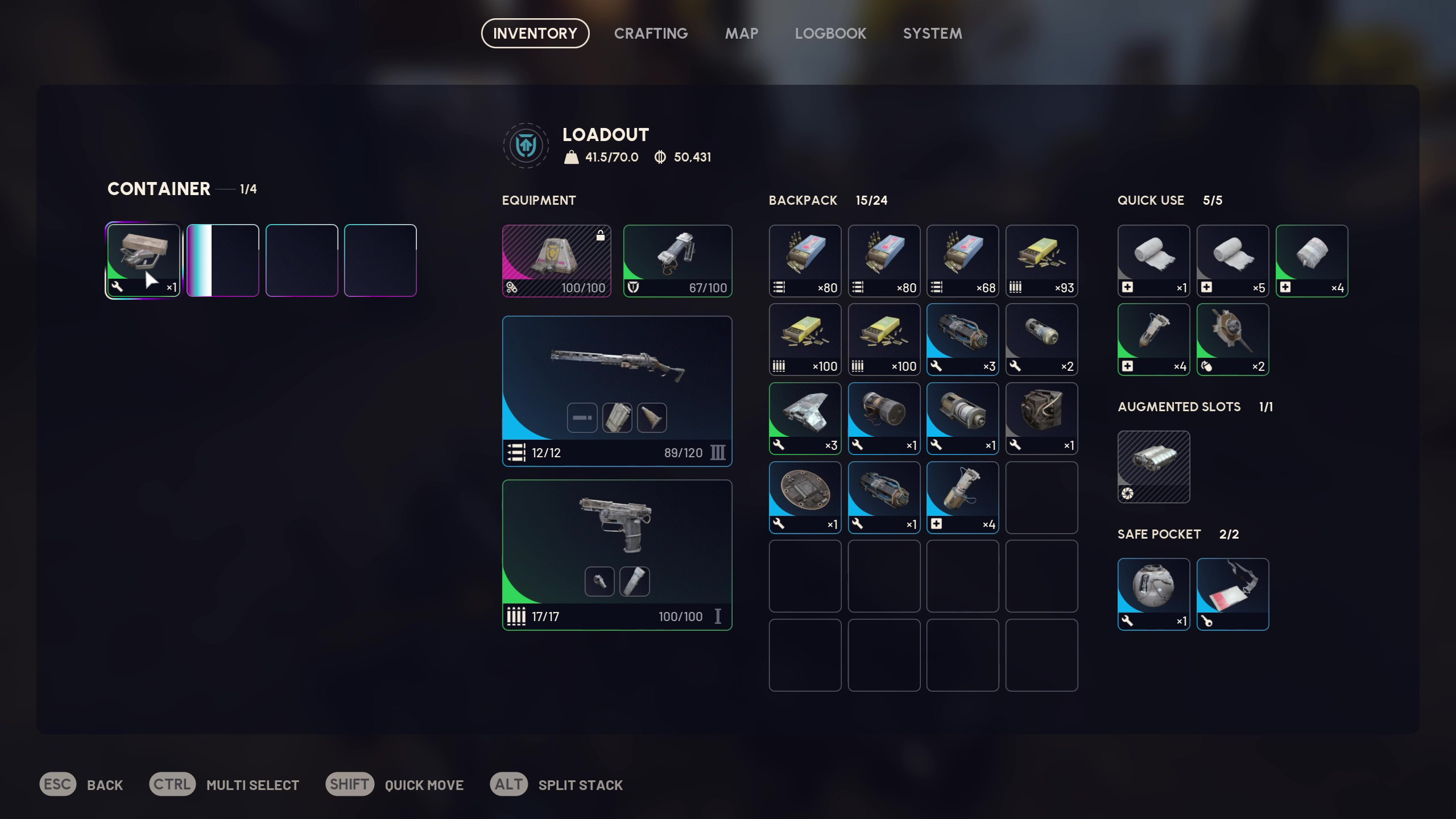Select the circuit board item in backpack
This screenshot has width=1456, height=819.
point(805,497)
